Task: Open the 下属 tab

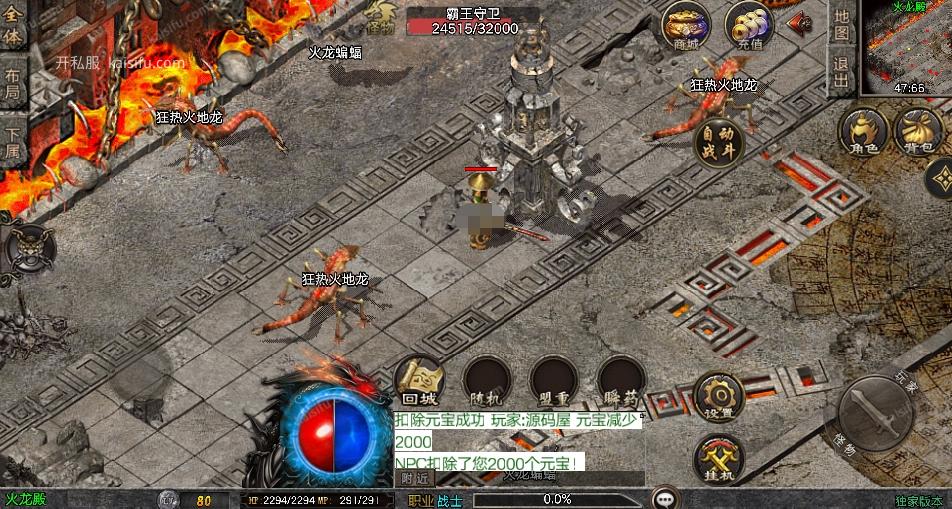Action: [12, 142]
